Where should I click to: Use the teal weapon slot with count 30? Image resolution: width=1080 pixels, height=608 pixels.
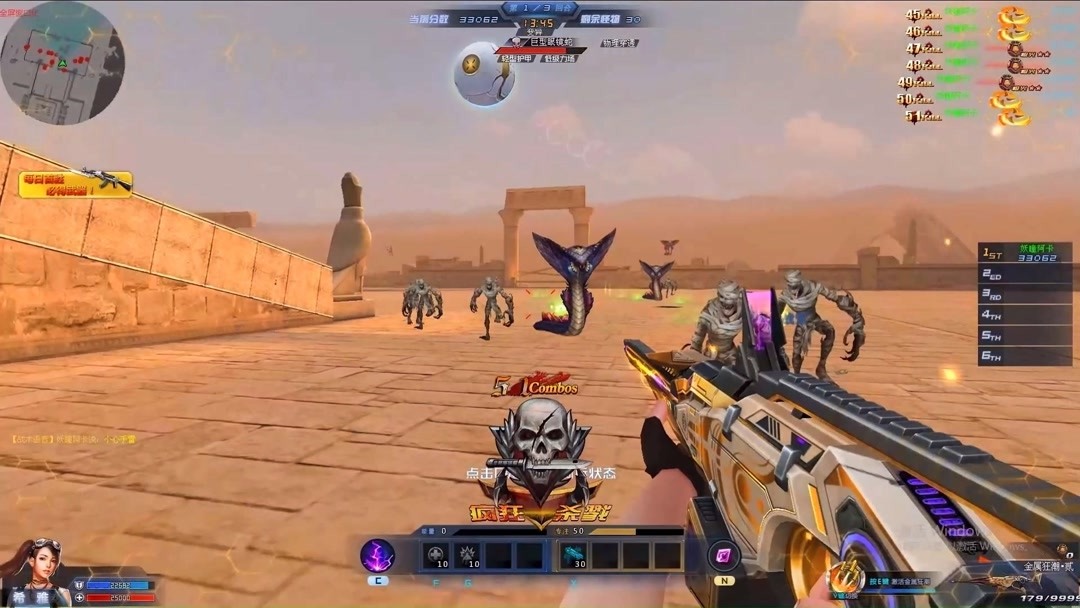pyautogui.click(x=574, y=555)
